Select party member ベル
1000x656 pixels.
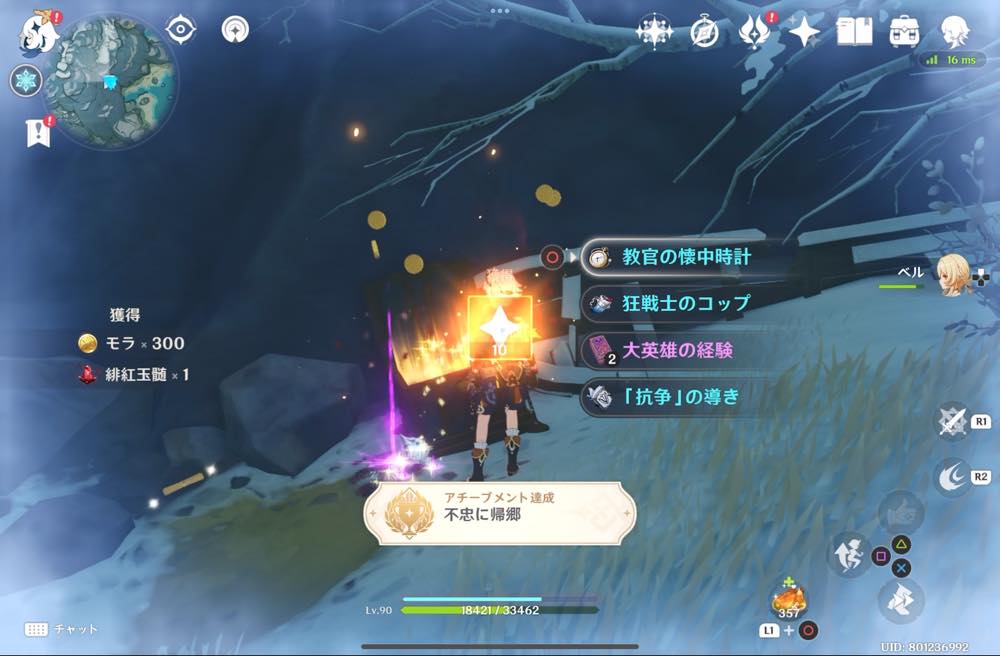[x=951, y=270]
